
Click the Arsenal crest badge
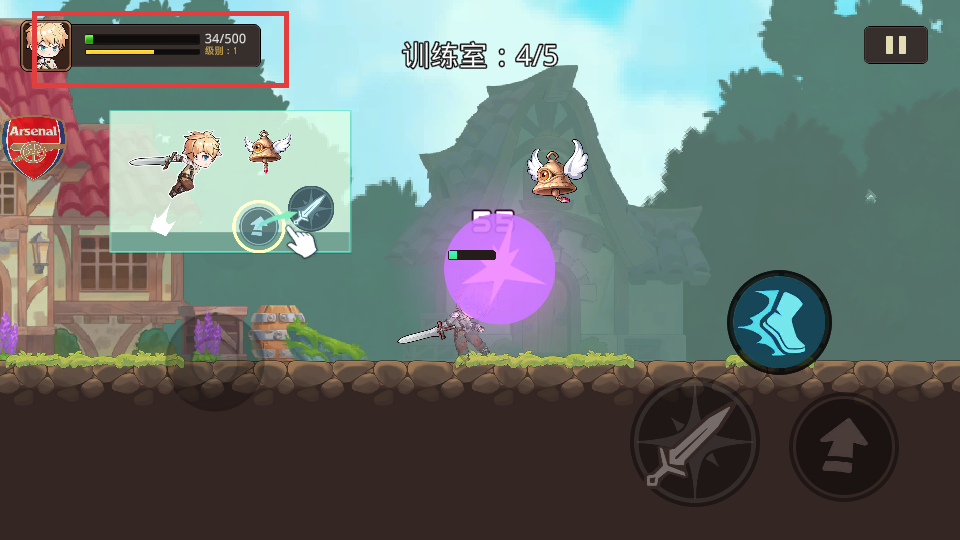pos(35,147)
